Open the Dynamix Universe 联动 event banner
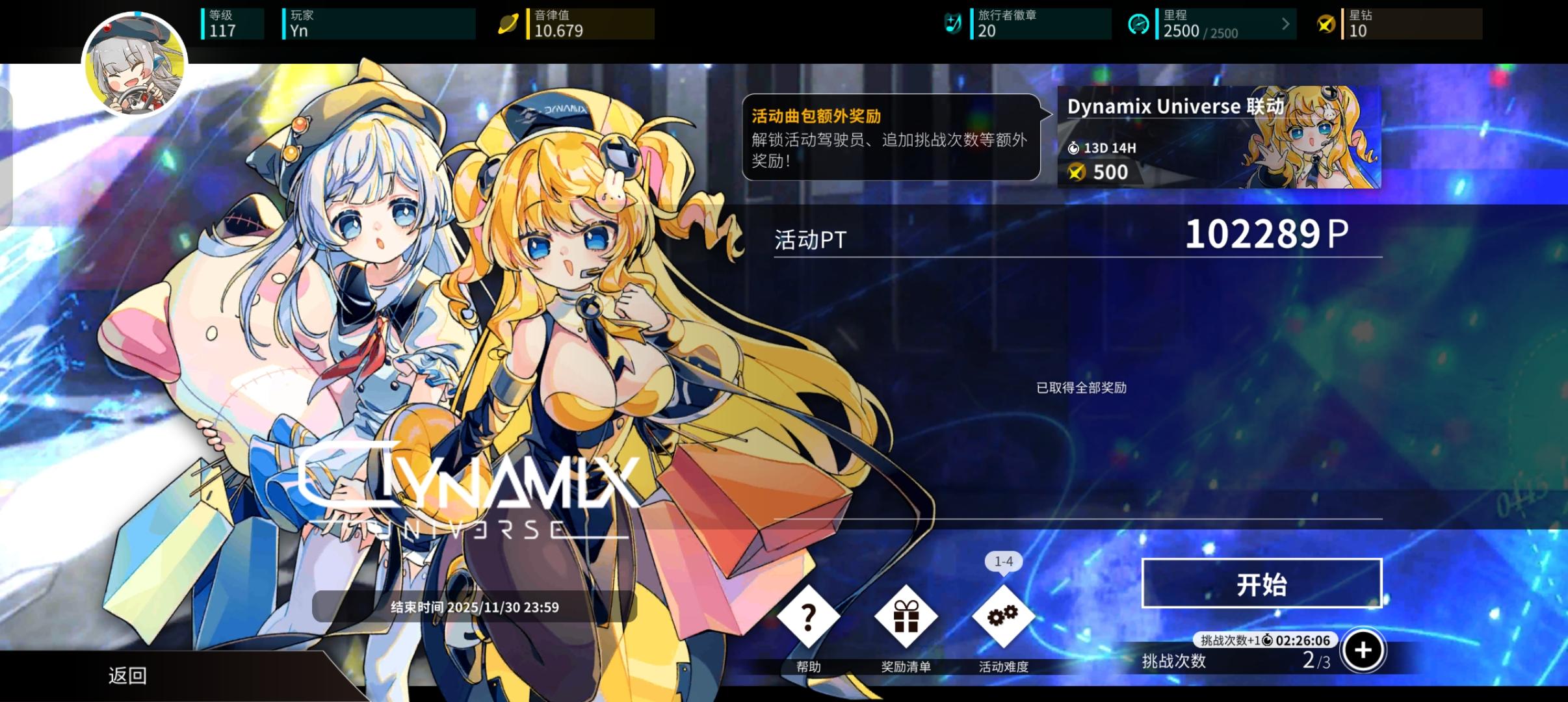1568x702 pixels. pos(1219,136)
